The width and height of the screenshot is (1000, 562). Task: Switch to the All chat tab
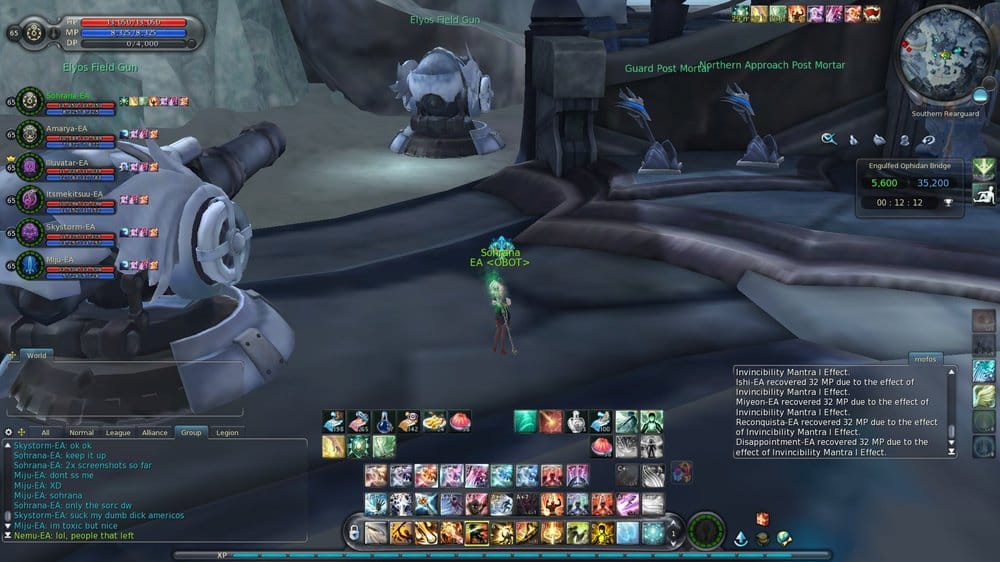[x=46, y=432]
